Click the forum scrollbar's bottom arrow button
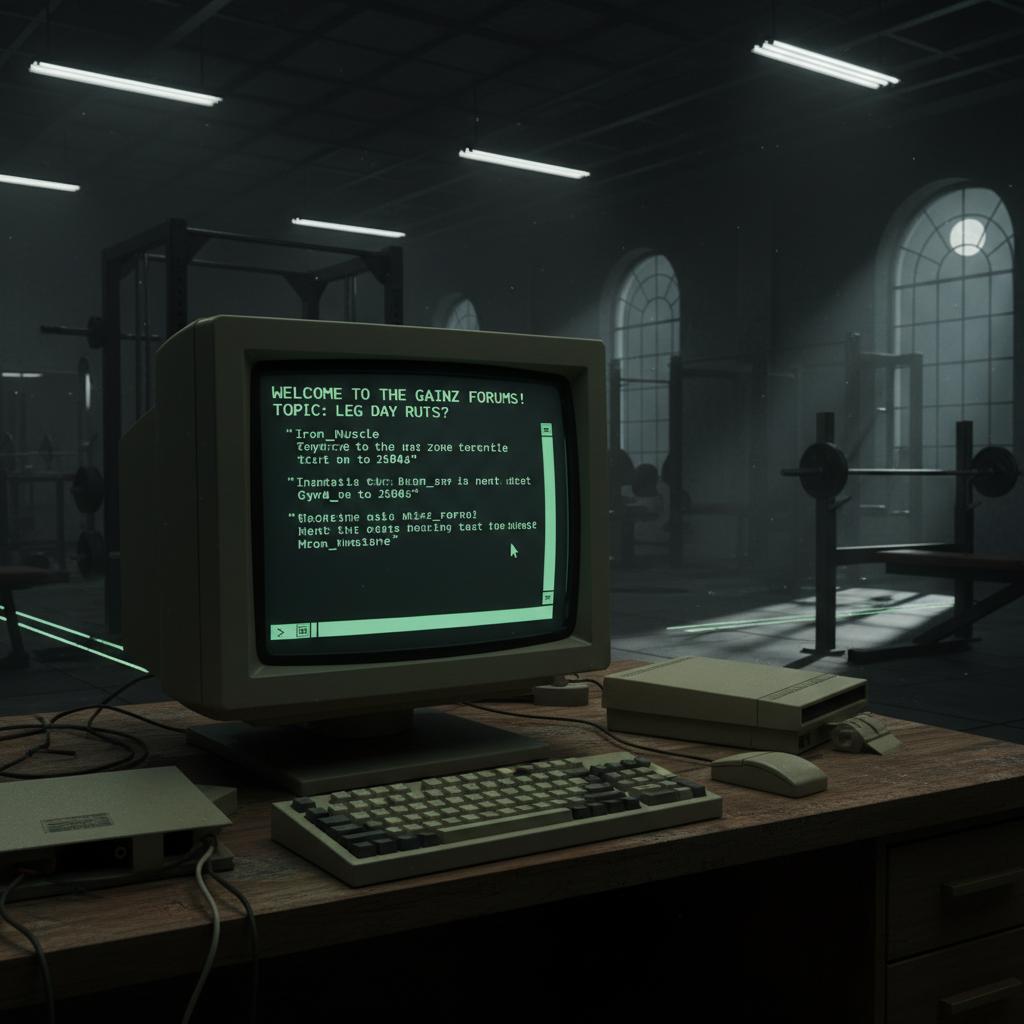1024x1024 pixels. pos(547,596)
